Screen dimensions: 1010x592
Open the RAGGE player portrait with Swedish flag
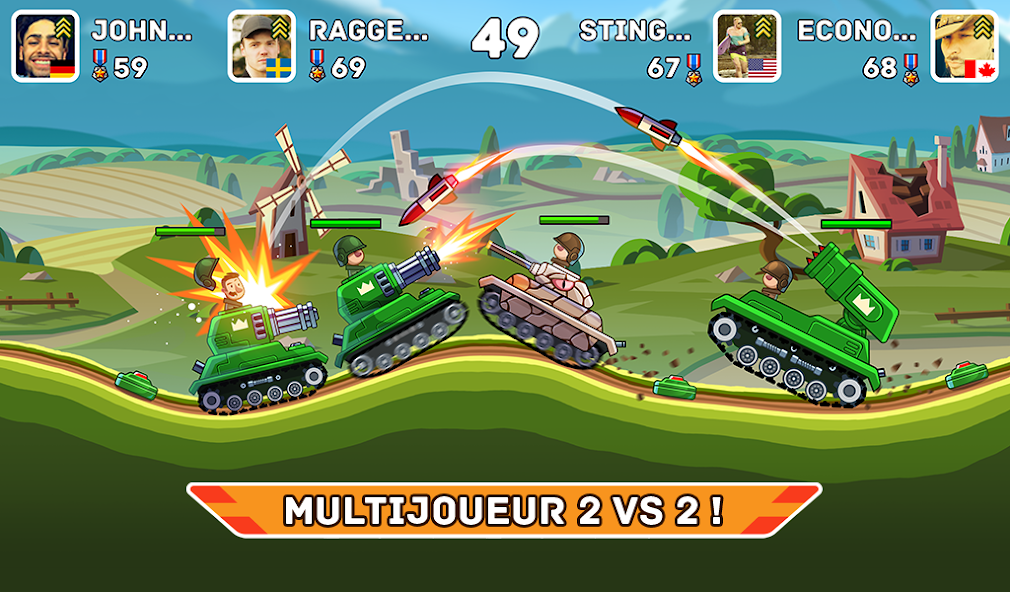point(262,46)
